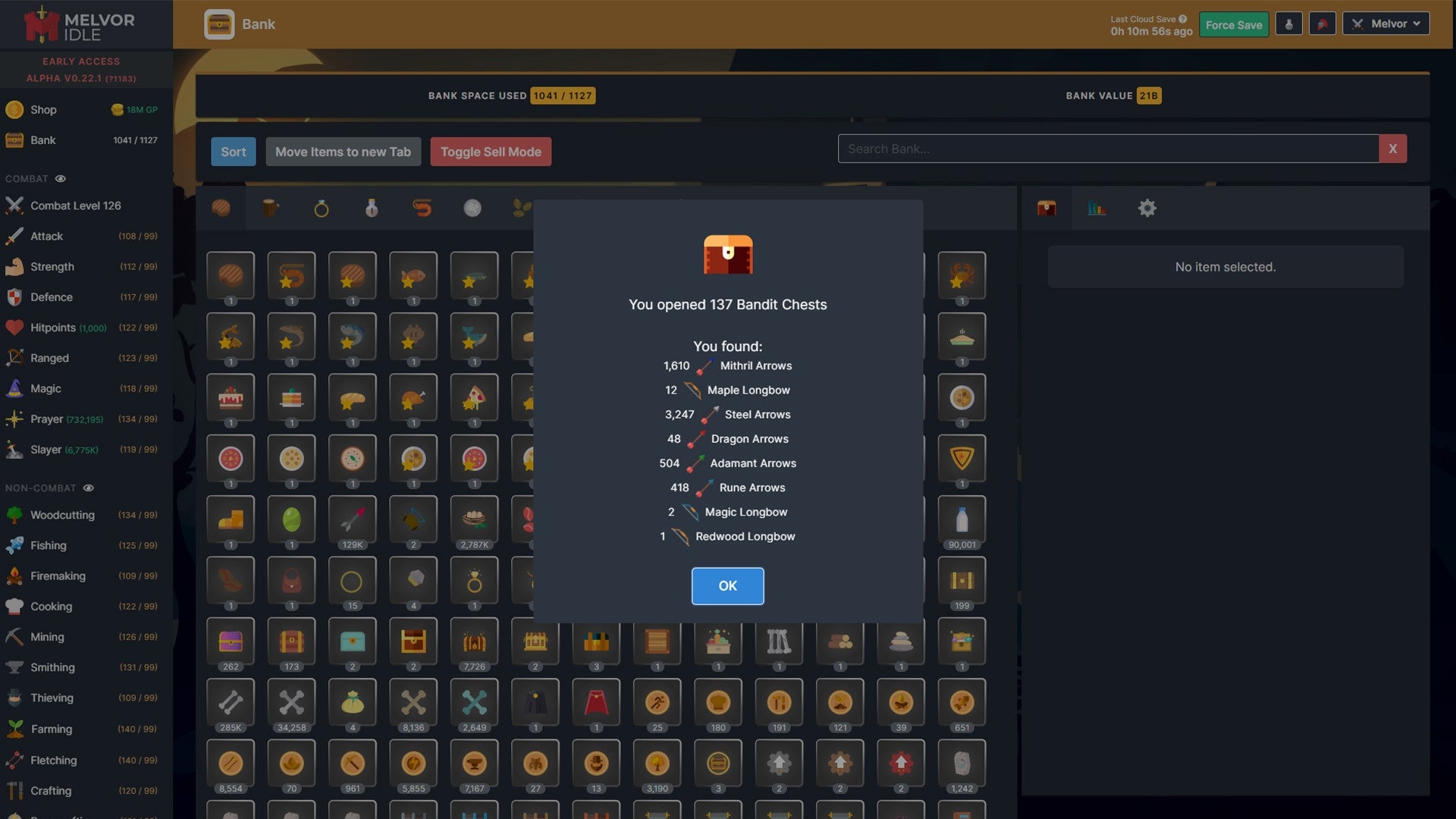The height and width of the screenshot is (819, 1456).
Task: Select the Fishing skill in the sidebar
Action: [x=48, y=545]
